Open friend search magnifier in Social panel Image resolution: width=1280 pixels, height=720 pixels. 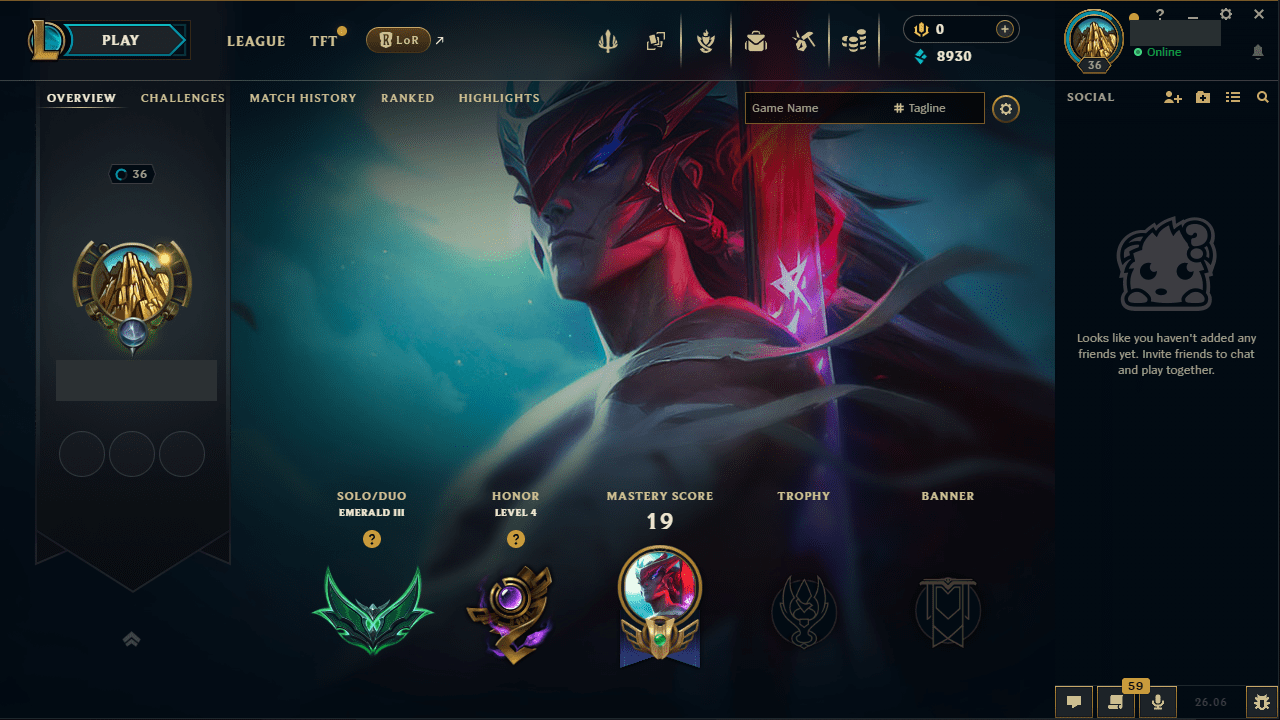click(x=1262, y=97)
